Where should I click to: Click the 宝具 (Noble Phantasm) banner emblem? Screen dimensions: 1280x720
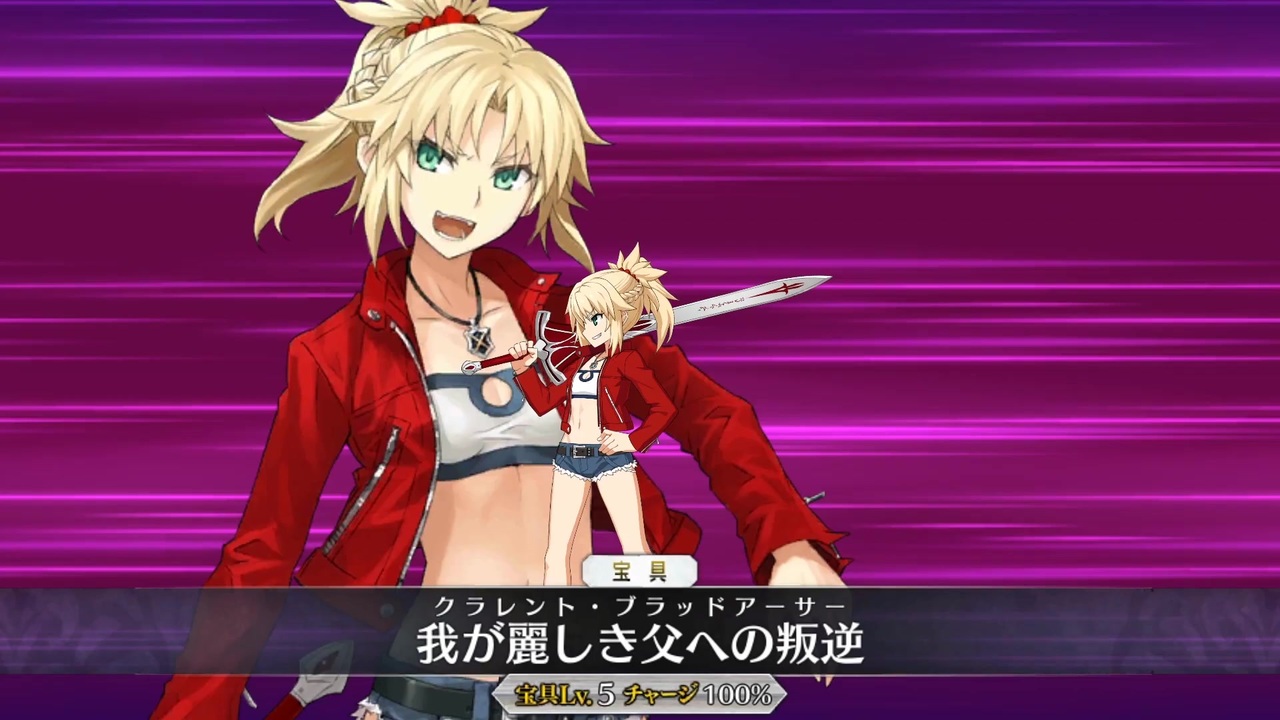pos(640,569)
